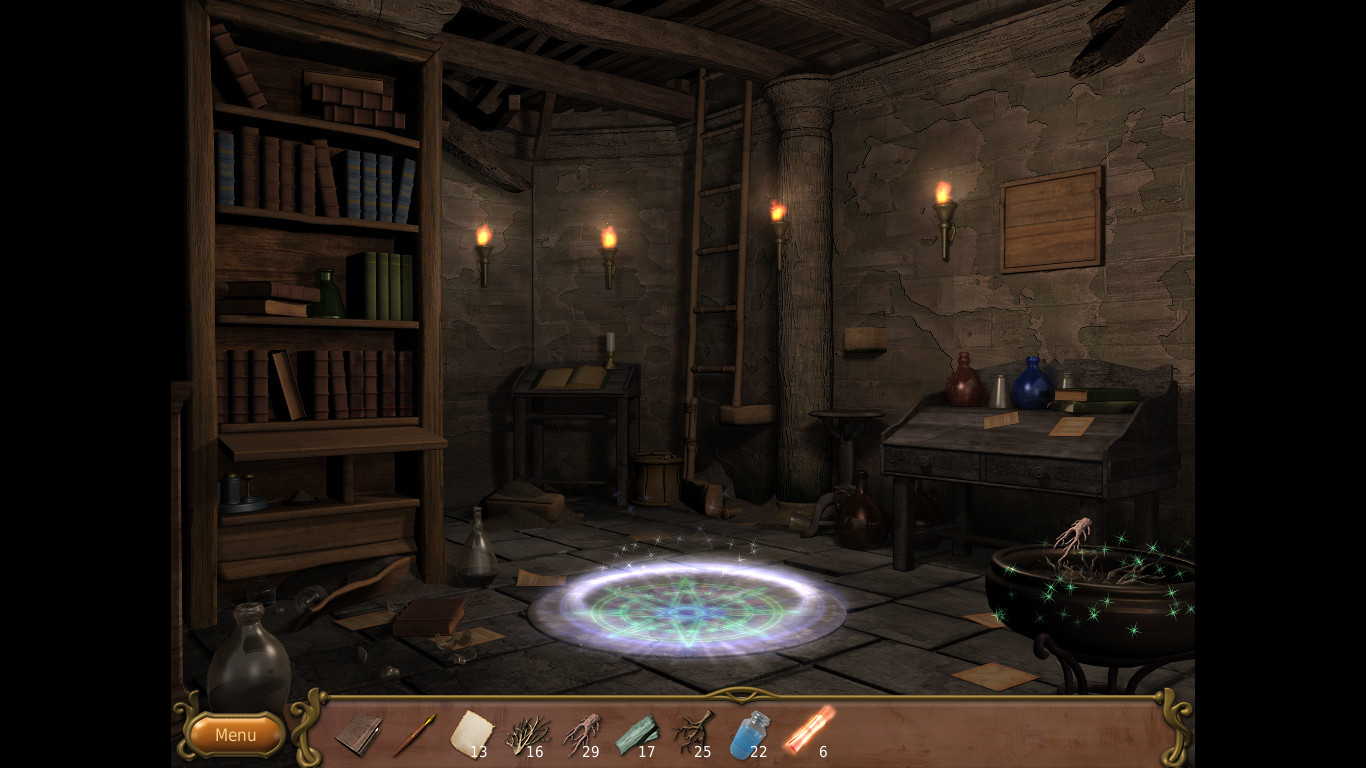Choose the pale dried twigs item
This screenshot has width=1366, height=768.
pyautogui.click(x=525, y=735)
